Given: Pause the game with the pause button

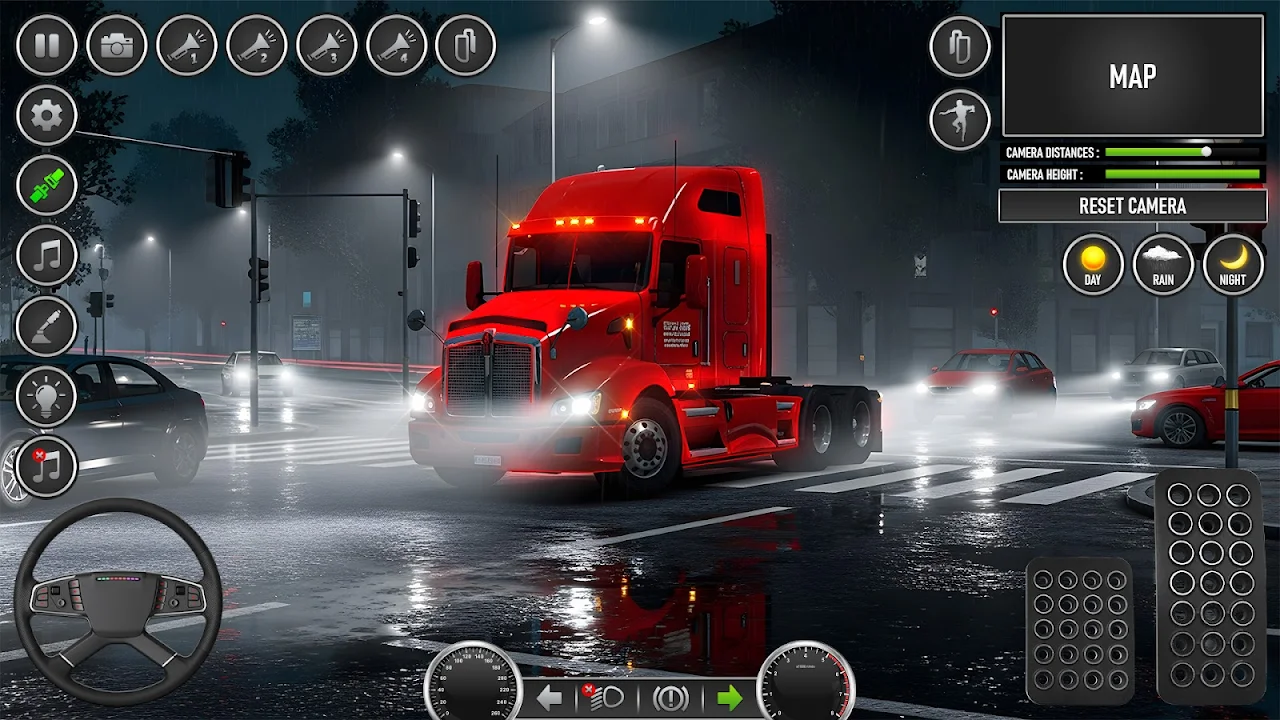Looking at the screenshot, I should click(46, 45).
